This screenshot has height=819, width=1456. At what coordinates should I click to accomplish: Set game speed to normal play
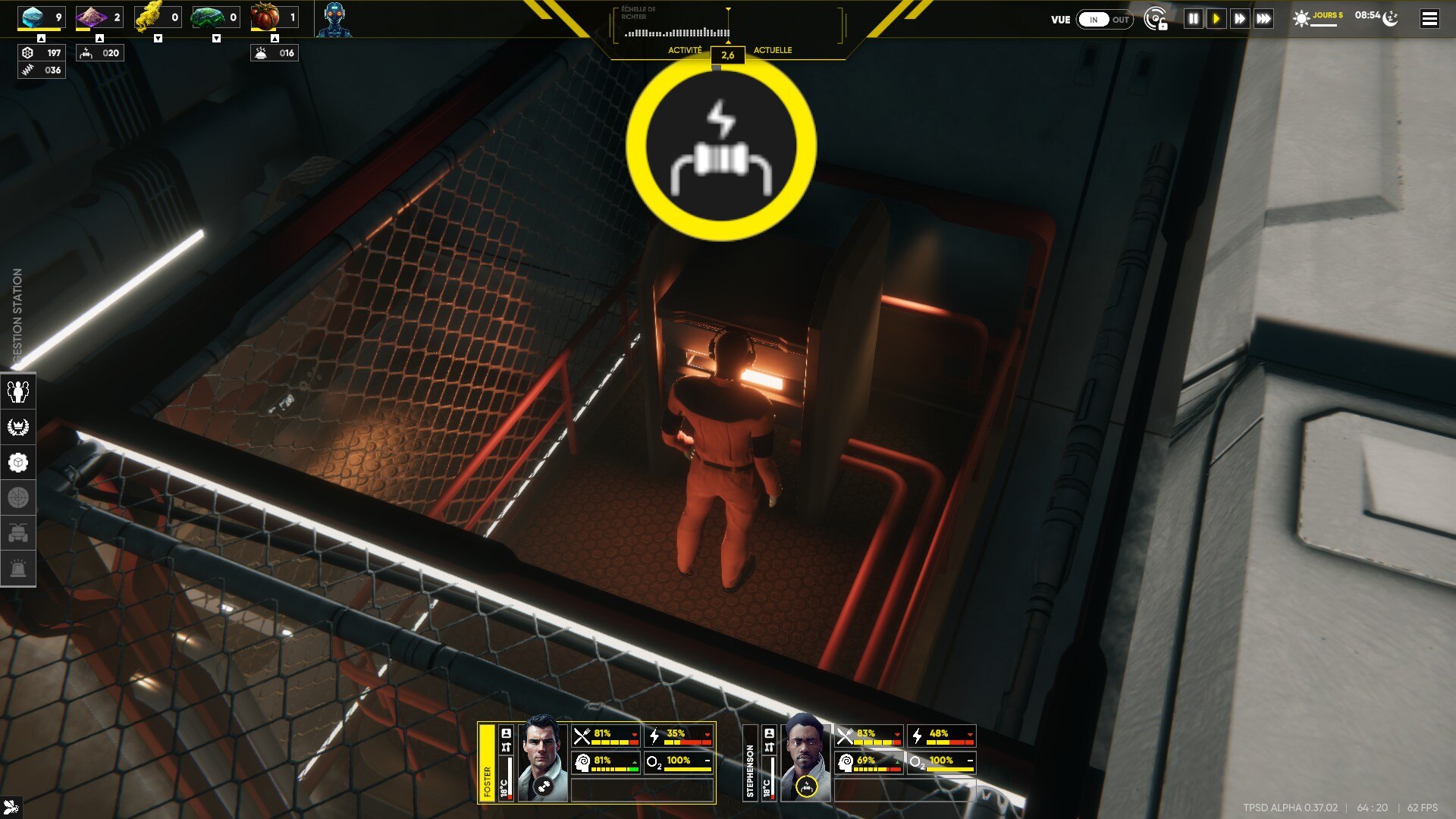(x=1216, y=19)
